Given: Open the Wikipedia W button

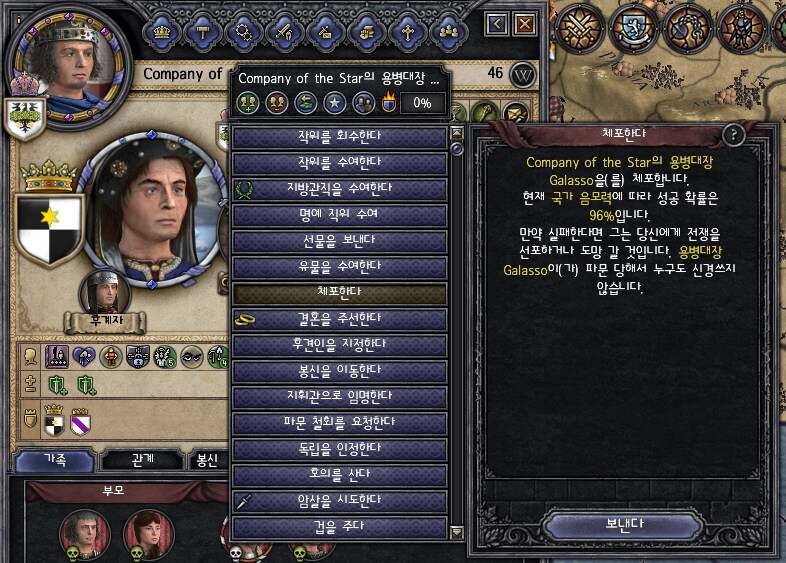Looking at the screenshot, I should tap(523, 74).
